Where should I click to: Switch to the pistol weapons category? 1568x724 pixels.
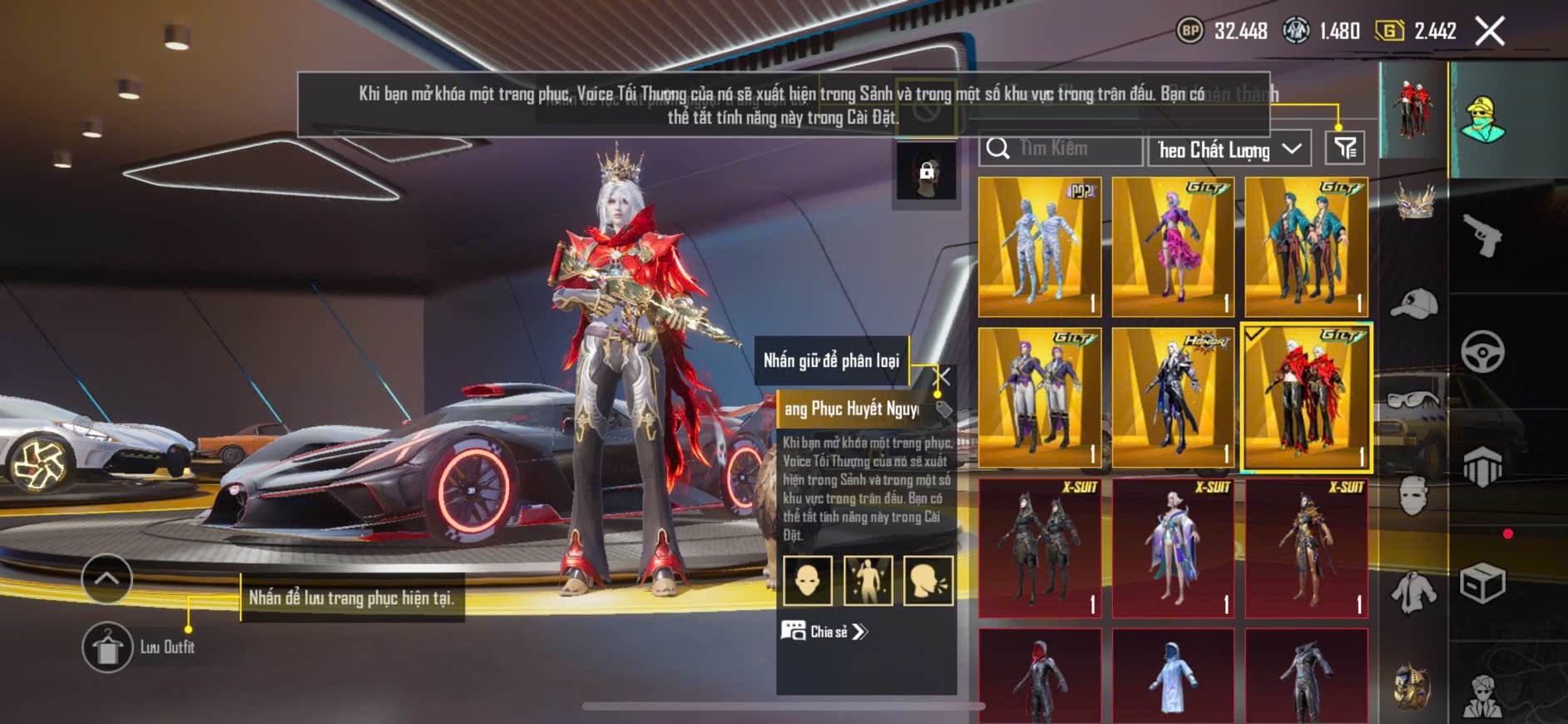point(1482,236)
